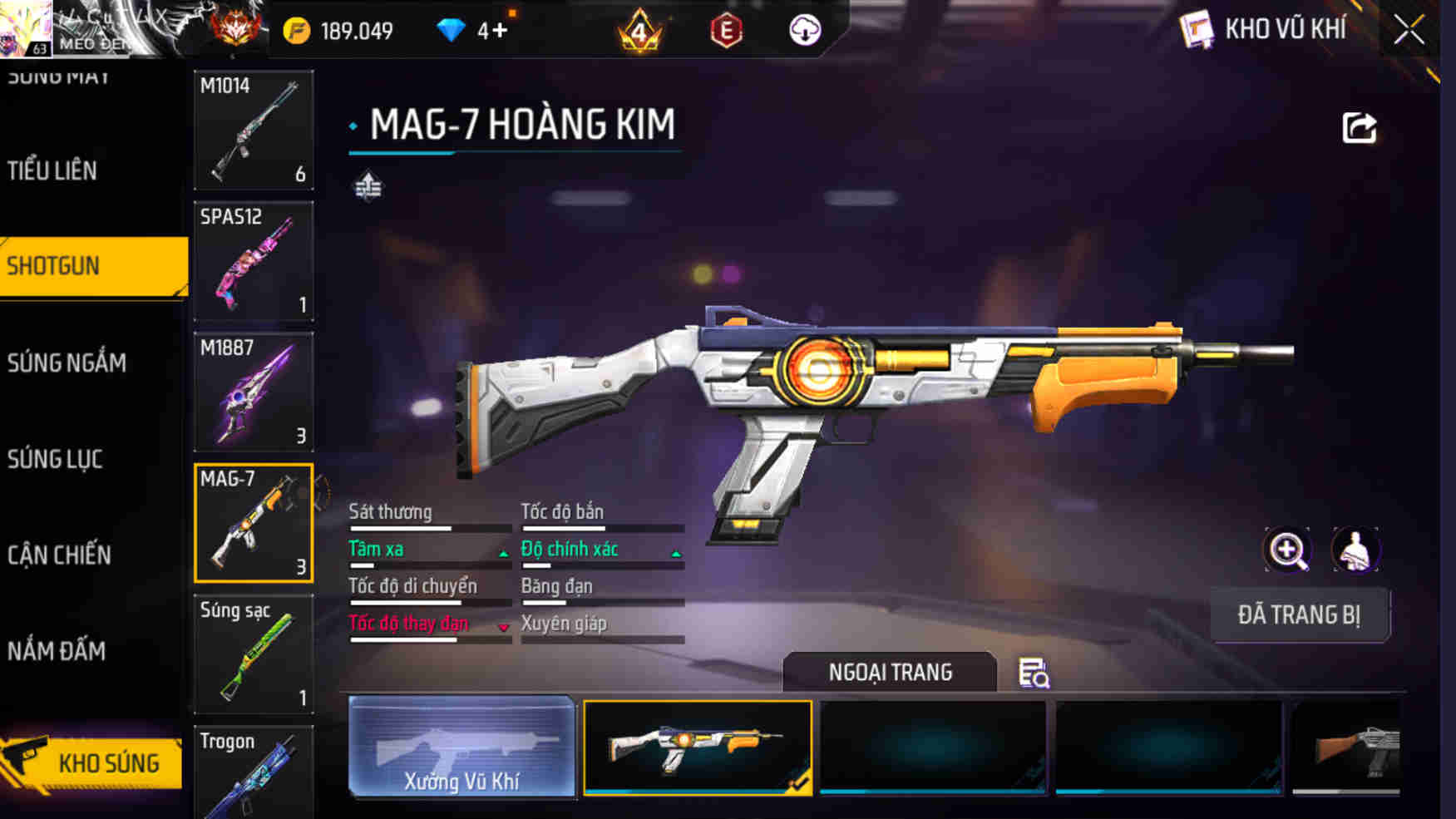Expand the green arrow on Độ chính xác stat
Screen dimensions: 1456x819
point(676,551)
